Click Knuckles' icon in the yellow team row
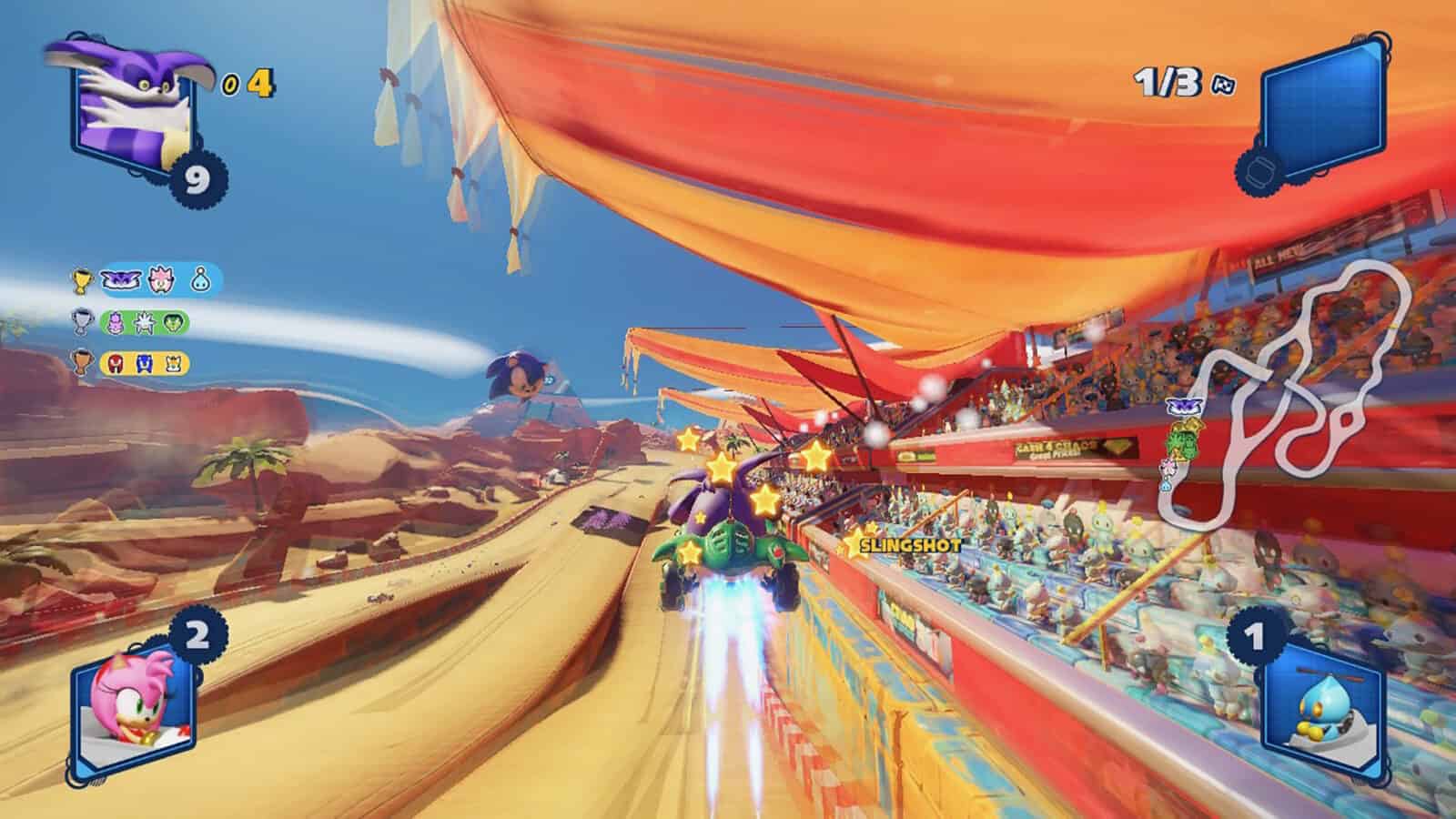 pyautogui.click(x=115, y=363)
